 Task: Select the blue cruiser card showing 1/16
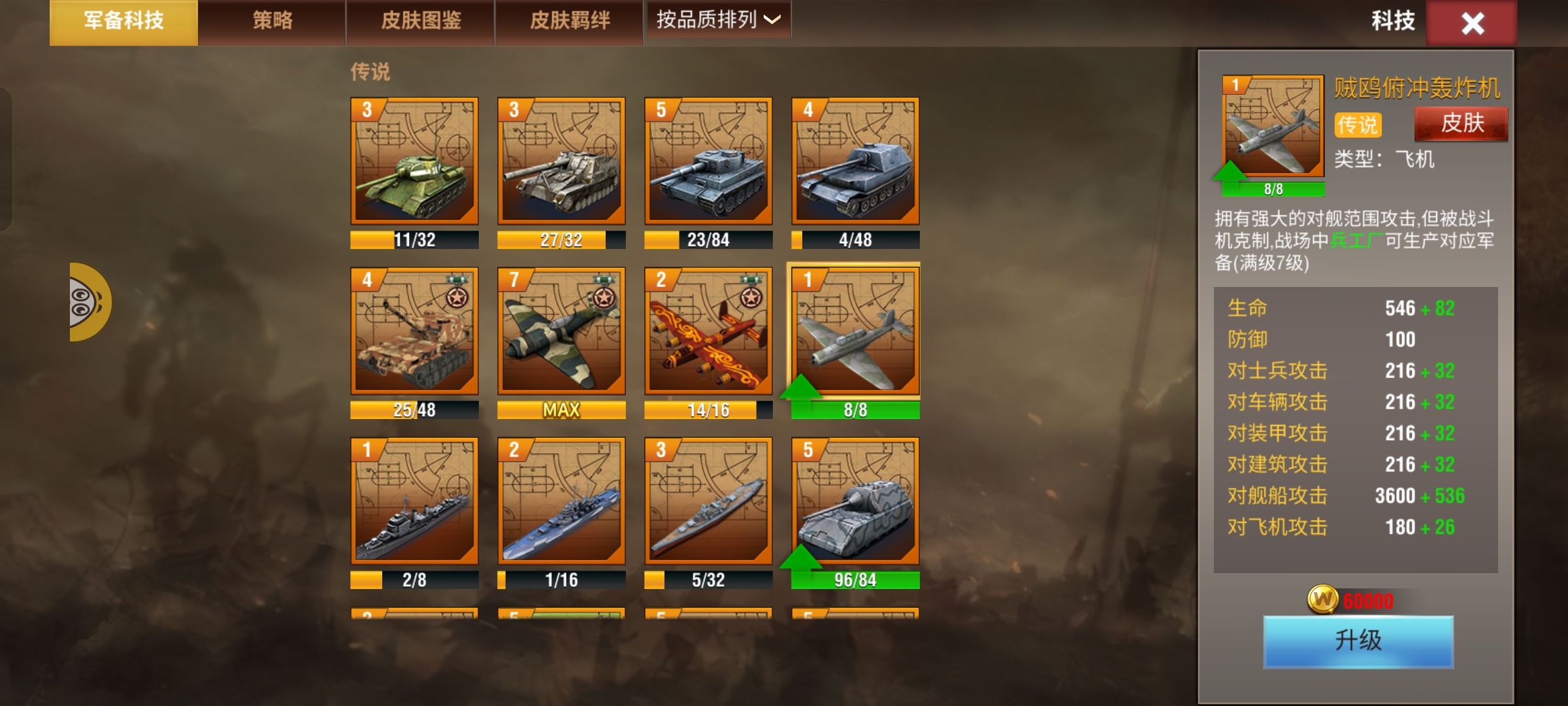tap(561, 501)
